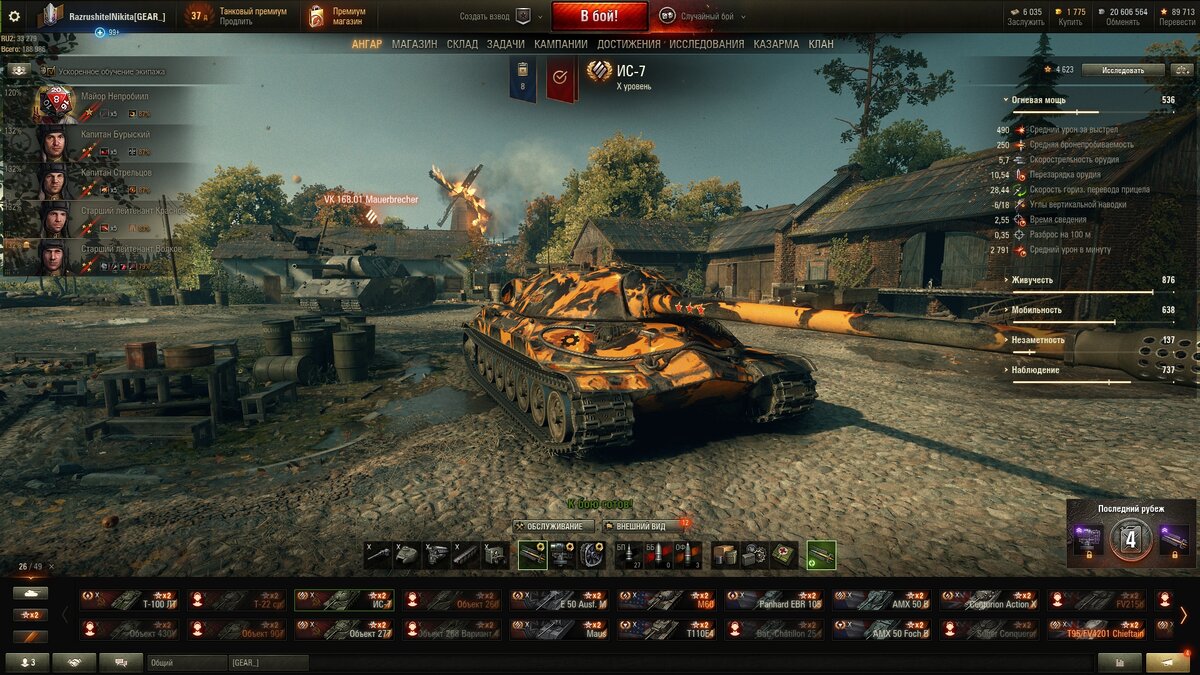The width and height of the screenshot is (1200, 675).
Task: Show the Достижения tab
Action: [x=628, y=44]
